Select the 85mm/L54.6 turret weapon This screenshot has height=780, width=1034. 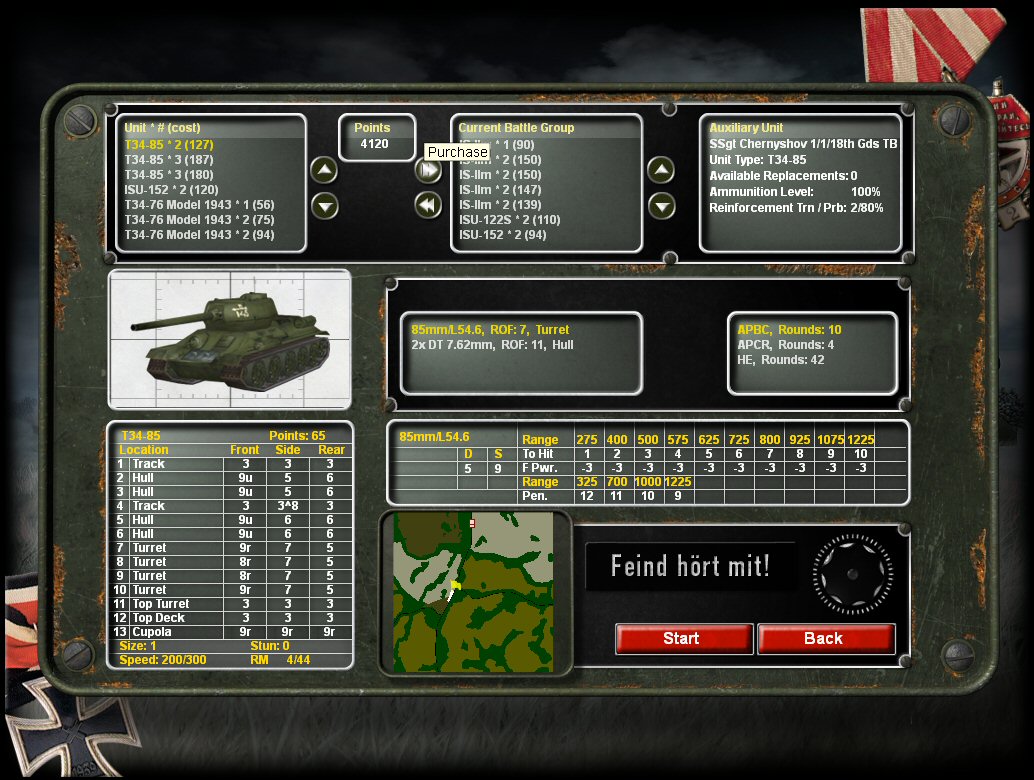pyautogui.click(x=490, y=329)
